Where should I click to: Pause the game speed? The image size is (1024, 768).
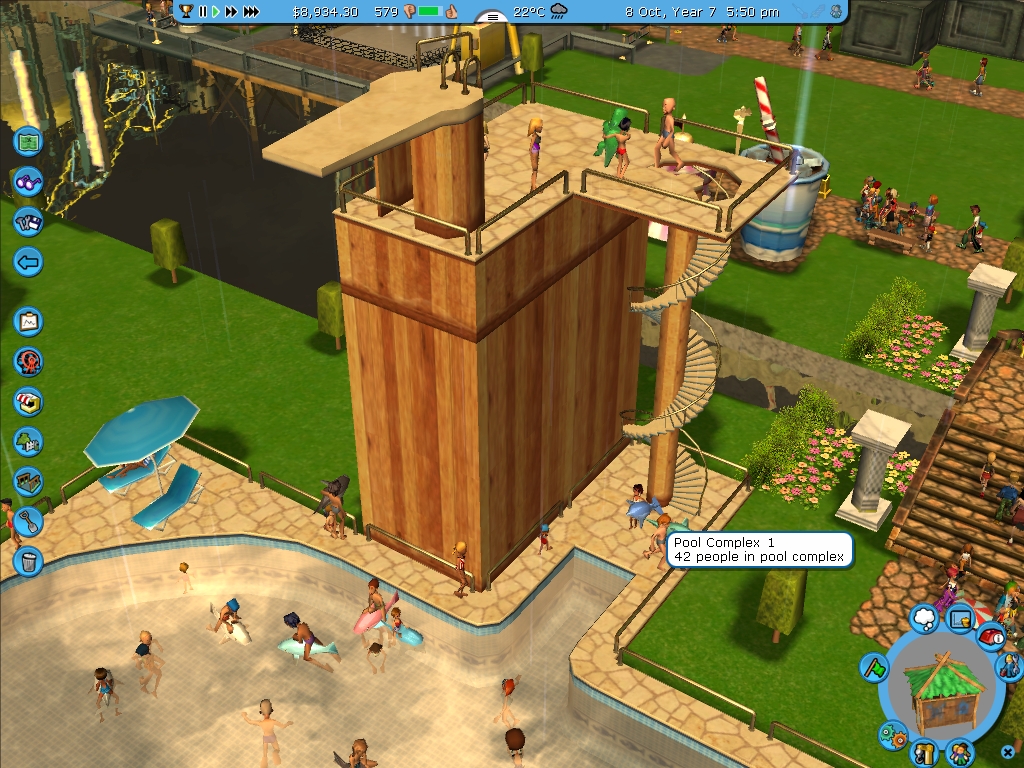click(x=203, y=12)
